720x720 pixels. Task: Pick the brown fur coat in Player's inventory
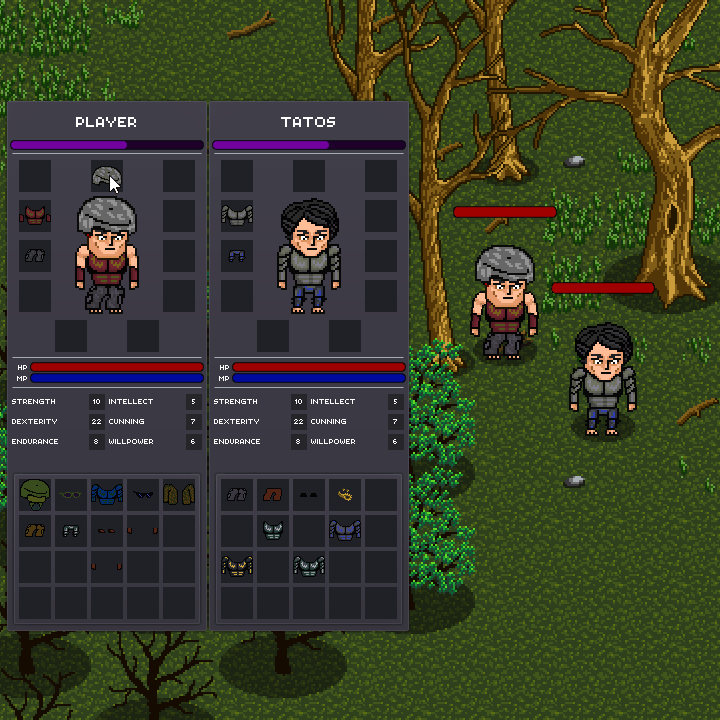click(179, 494)
